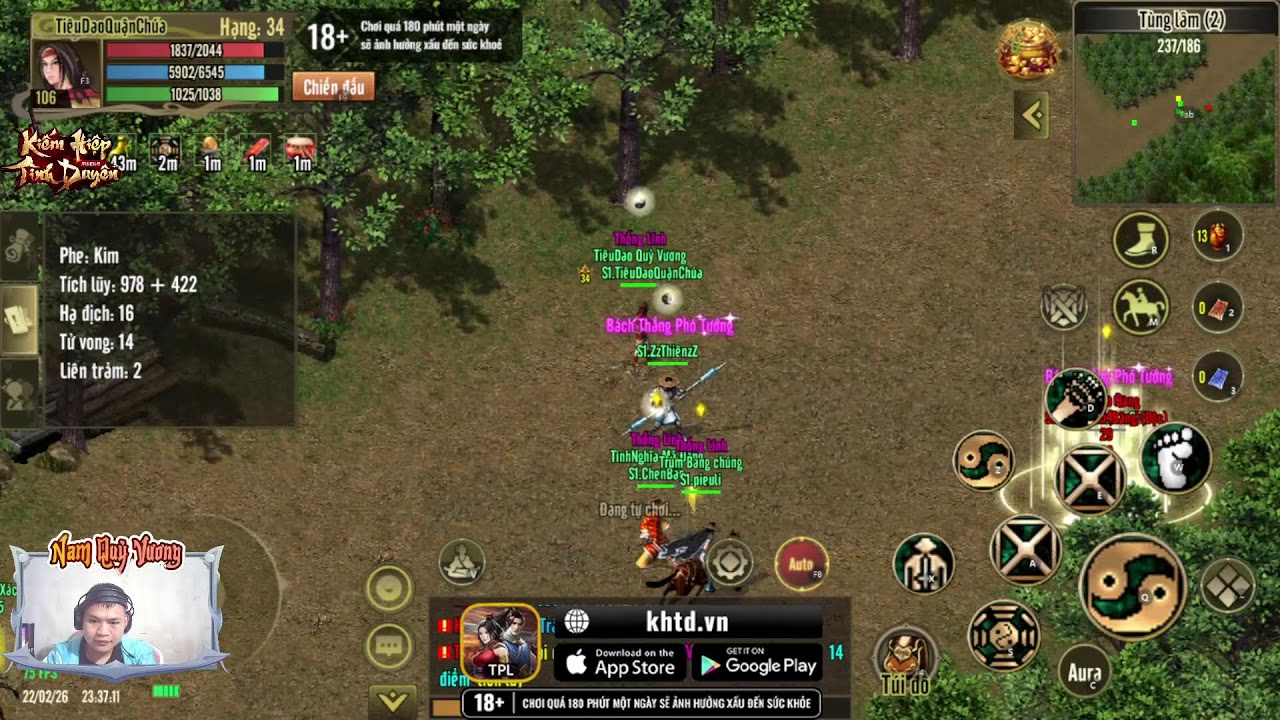The image size is (1280, 720).
Task: Trigger the large yin-yang main attack
Action: pyautogui.click(x=1133, y=586)
